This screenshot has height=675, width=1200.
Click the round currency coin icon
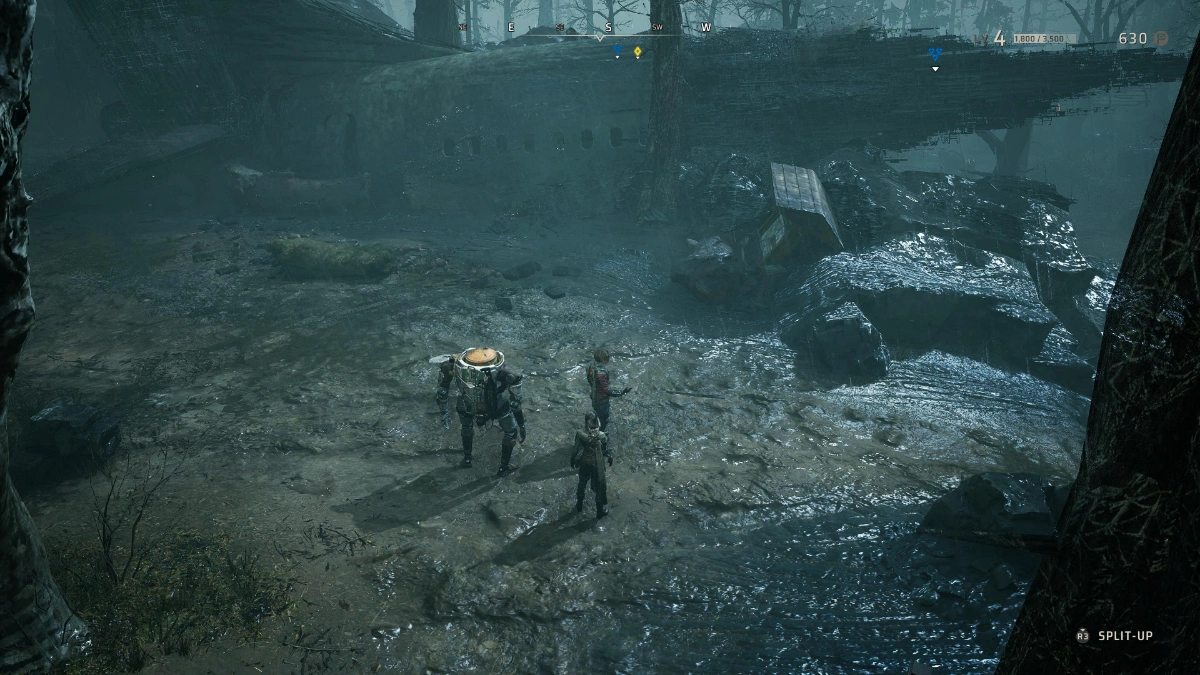1162,39
